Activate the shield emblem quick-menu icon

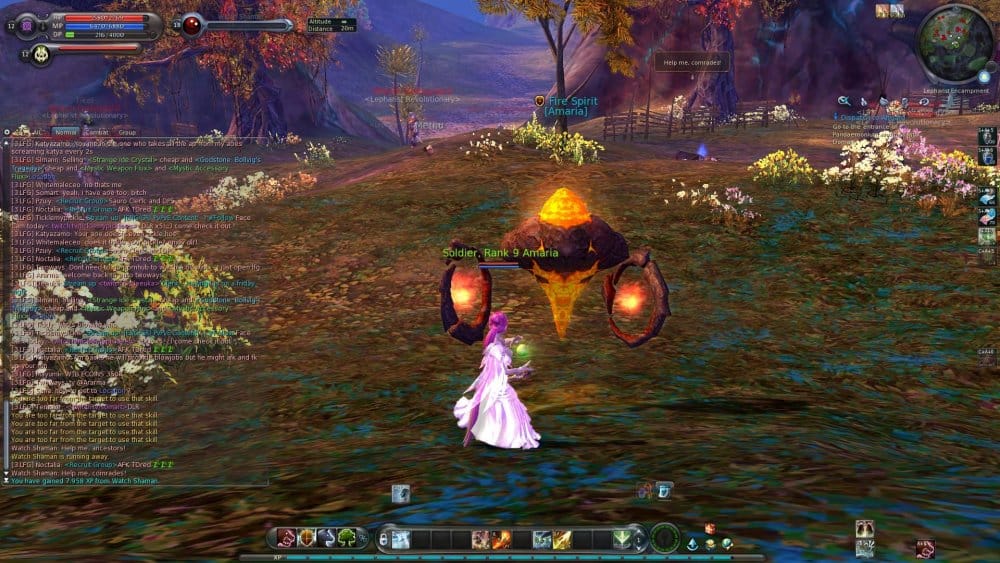click(x=306, y=538)
